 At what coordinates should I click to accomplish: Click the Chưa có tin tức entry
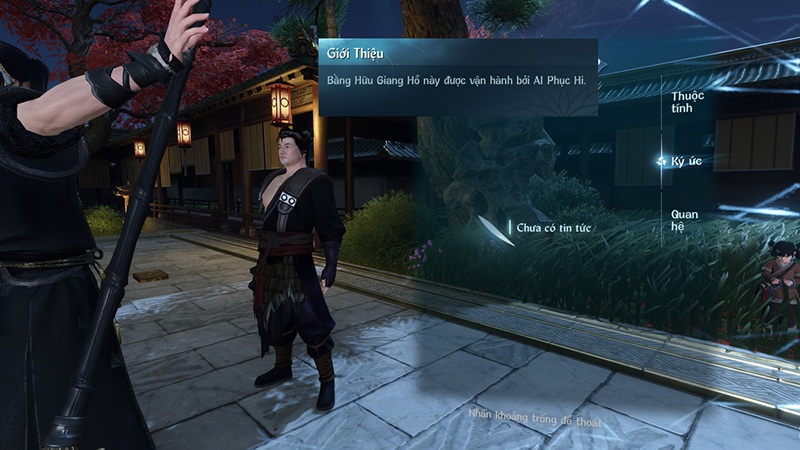pos(554,229)
